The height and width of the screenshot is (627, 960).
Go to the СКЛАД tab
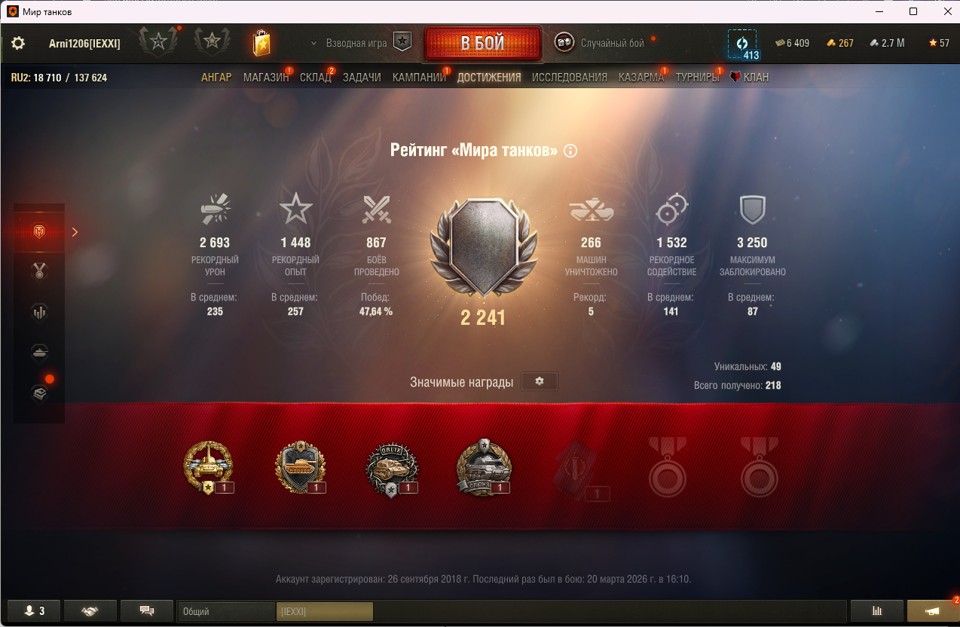click(x=315, y=77)
